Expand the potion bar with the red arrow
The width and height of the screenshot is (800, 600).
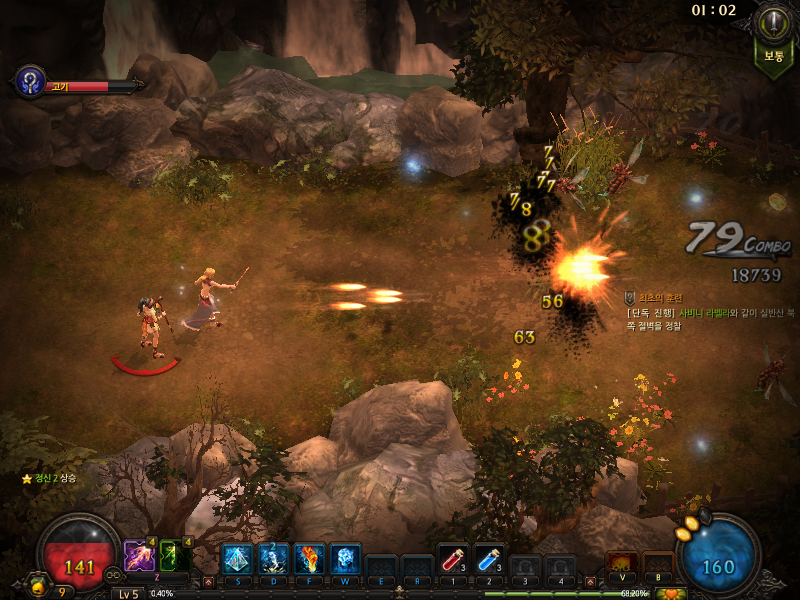[x=427, y=582]
